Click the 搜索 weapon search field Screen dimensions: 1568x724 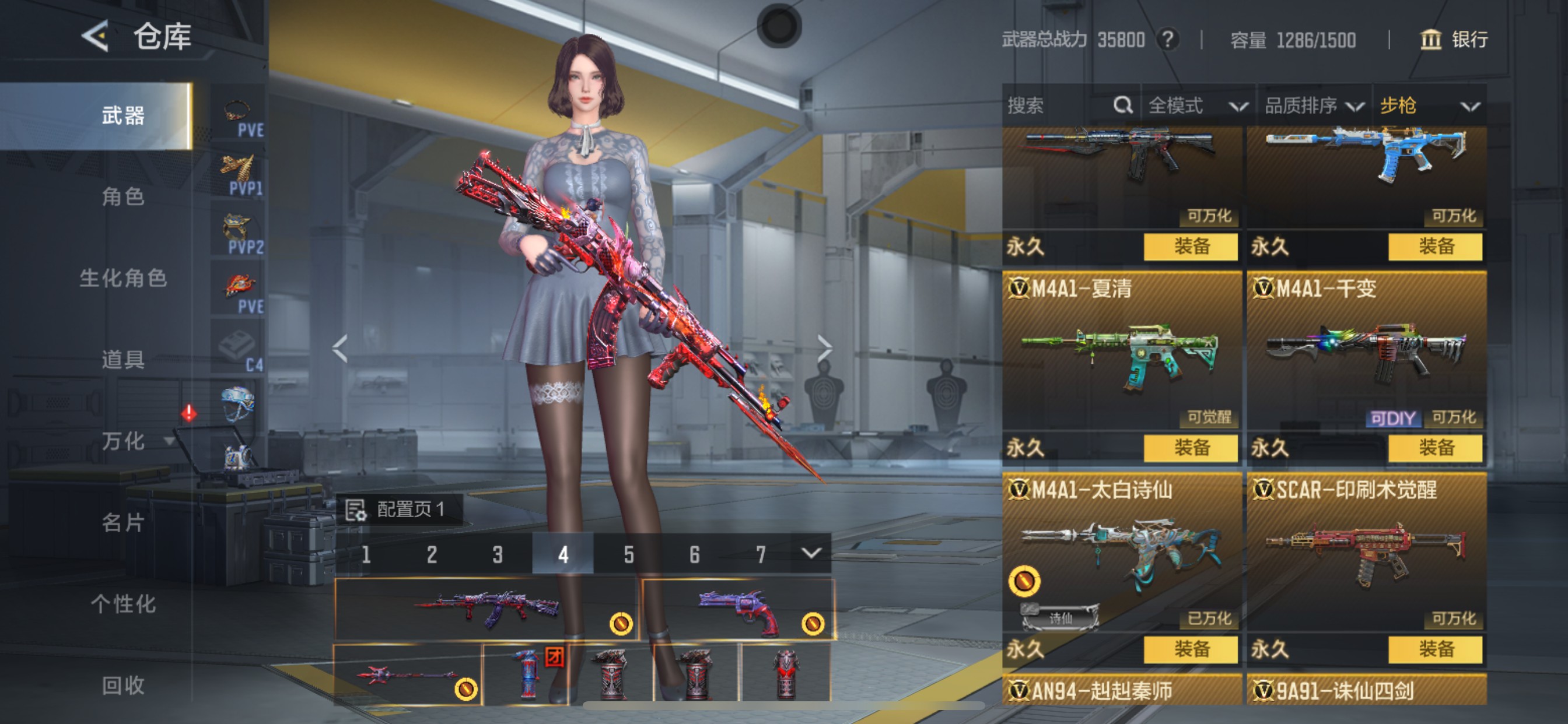(1059, 106)
